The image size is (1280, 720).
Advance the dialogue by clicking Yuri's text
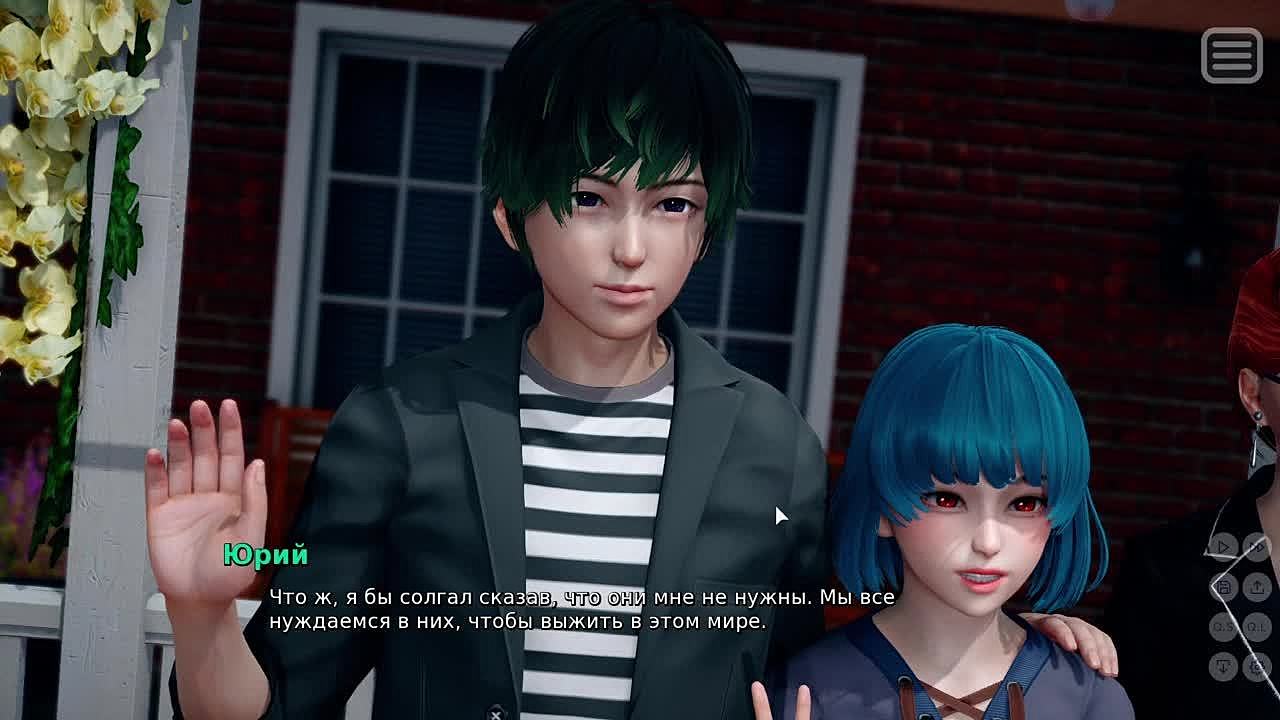[x=580, y=609]
